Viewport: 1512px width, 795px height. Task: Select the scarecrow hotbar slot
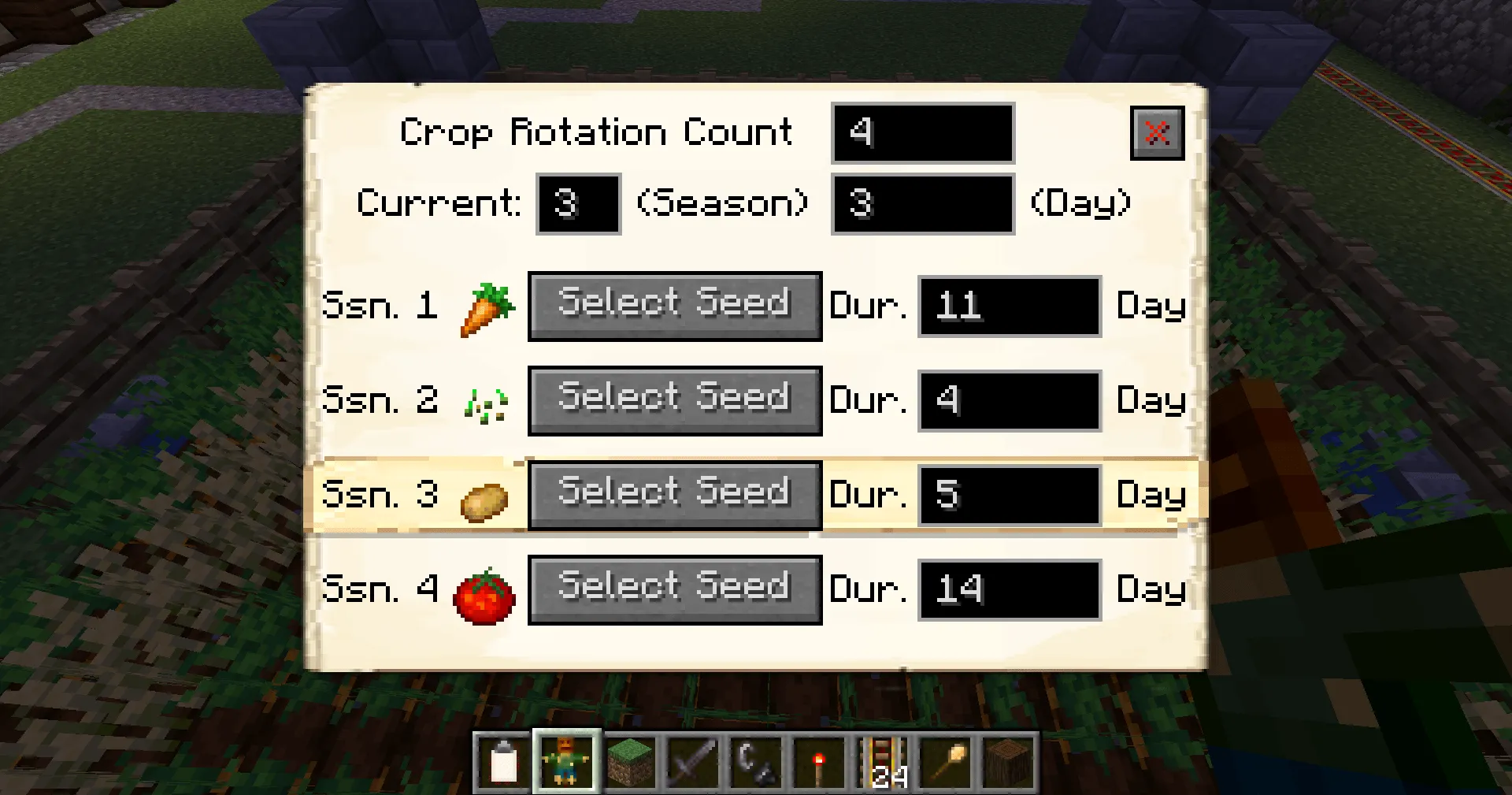(x=566, y=761)
